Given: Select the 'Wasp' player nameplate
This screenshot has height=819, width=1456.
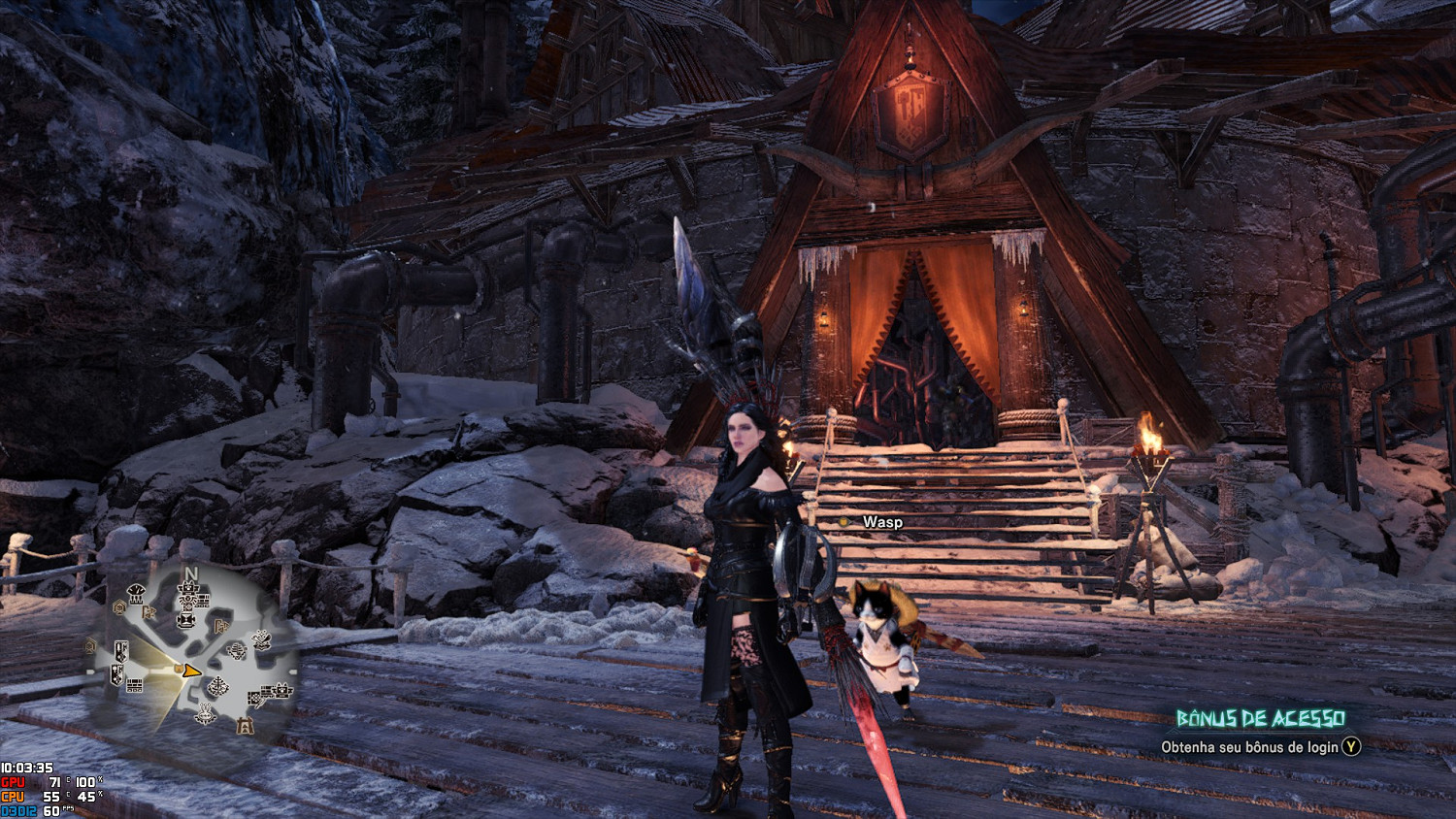Looking at the screenshot, I should click(x=883, y=521).
